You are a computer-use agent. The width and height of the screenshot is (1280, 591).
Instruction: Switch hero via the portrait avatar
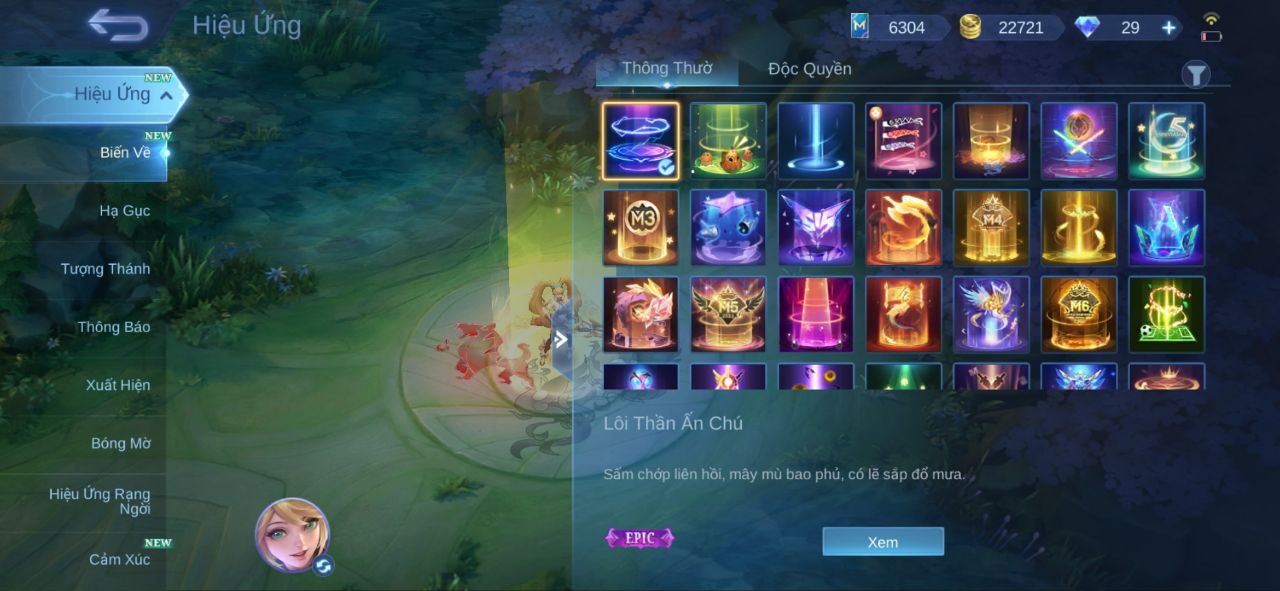pyautogui.click(x=293, y=535)
